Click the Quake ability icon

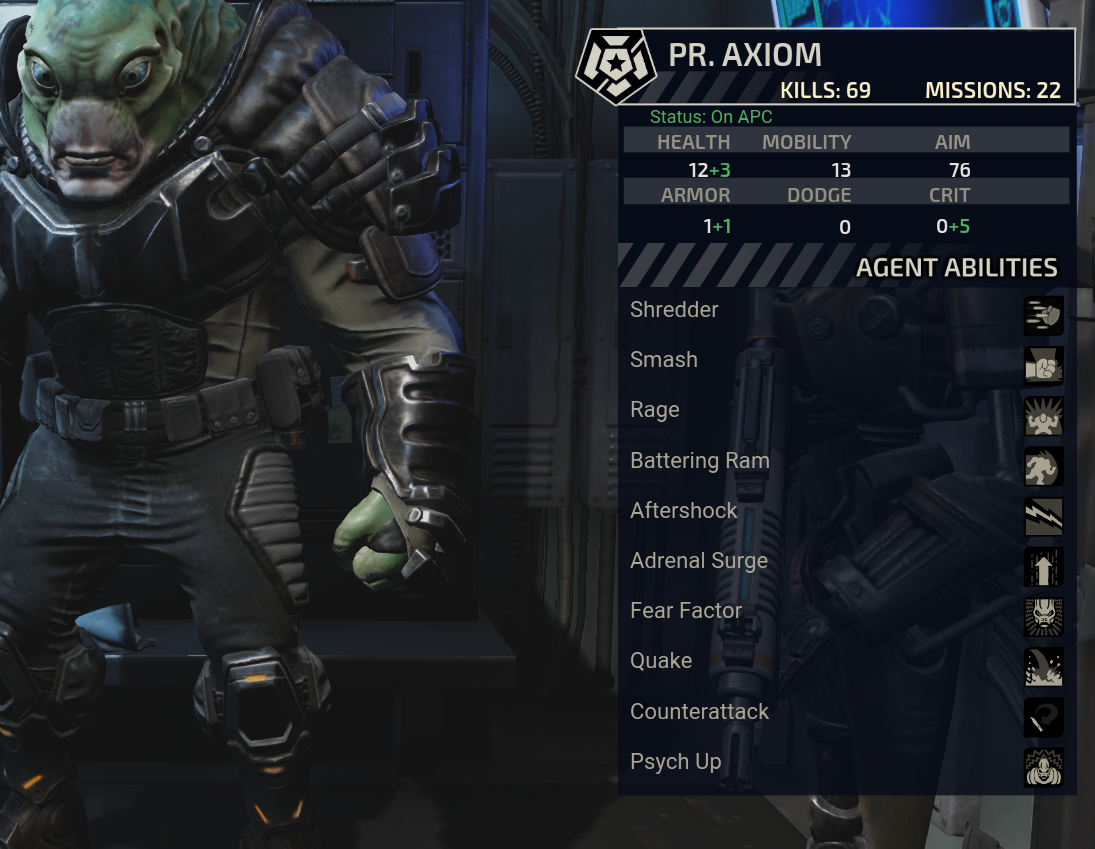click(1043, 667)
